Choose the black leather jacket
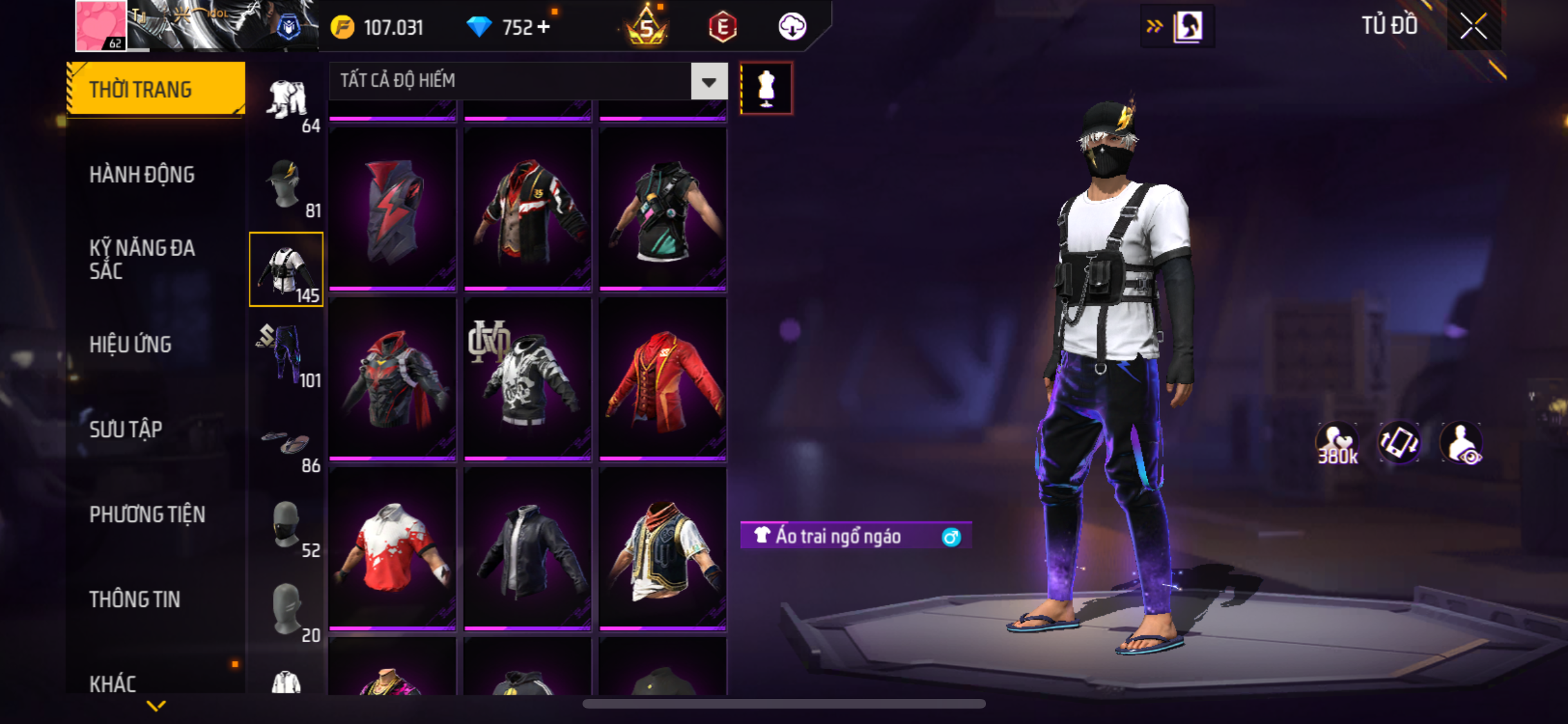1568x724 pixels. pos(528,548)
